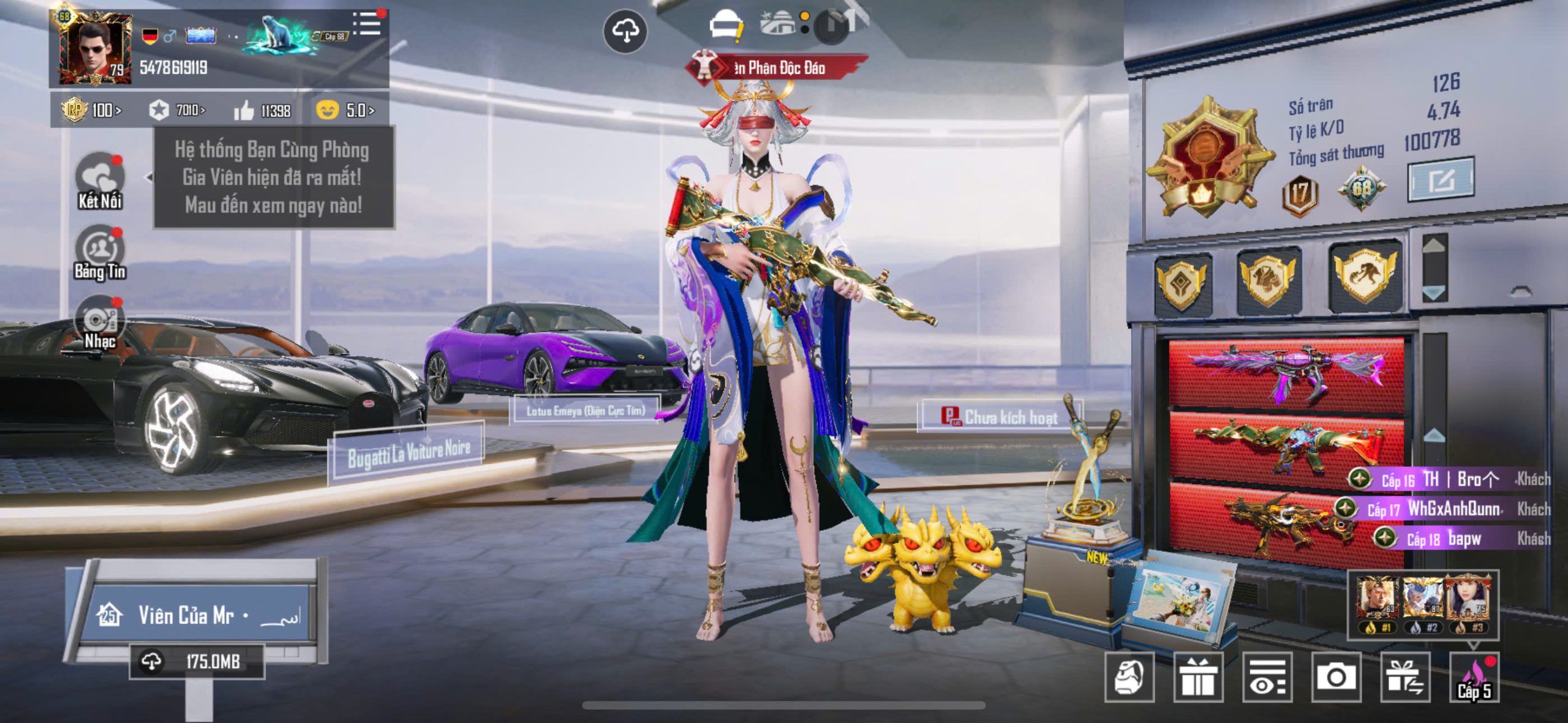
Task: Open the 5.0 smiley rating
Action: point(345,111)
